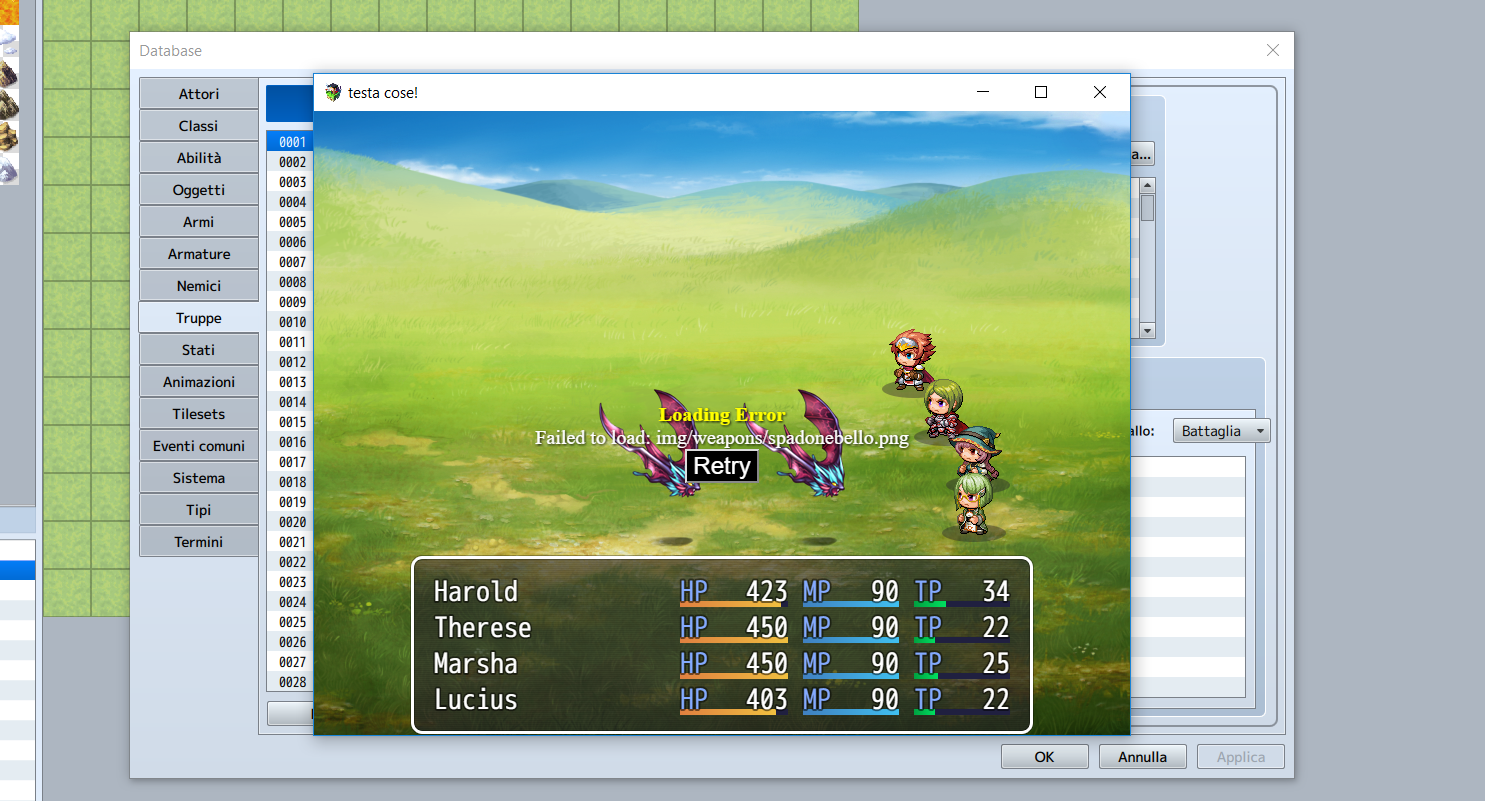Maximize the testa cose! game window

click(x=1040, y=92)
